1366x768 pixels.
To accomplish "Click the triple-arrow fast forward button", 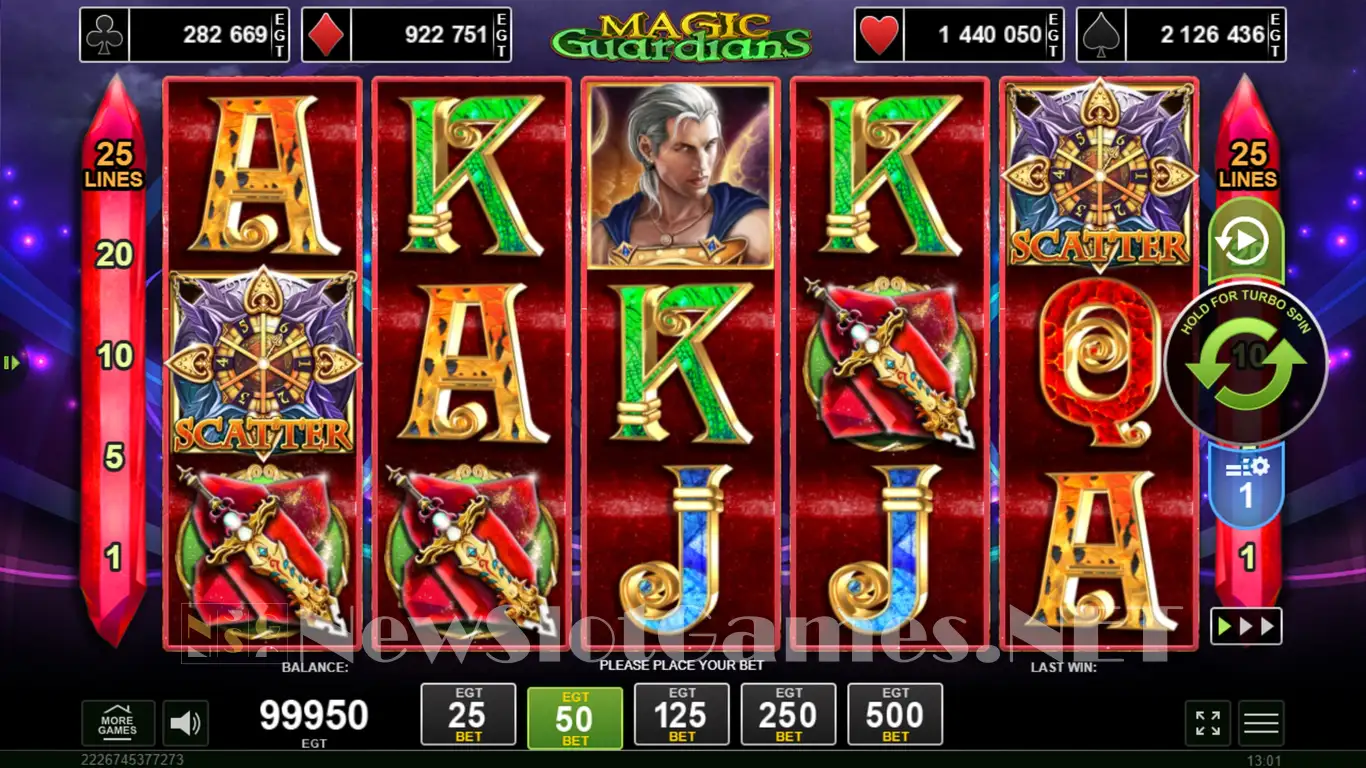I will (1246, 627).
